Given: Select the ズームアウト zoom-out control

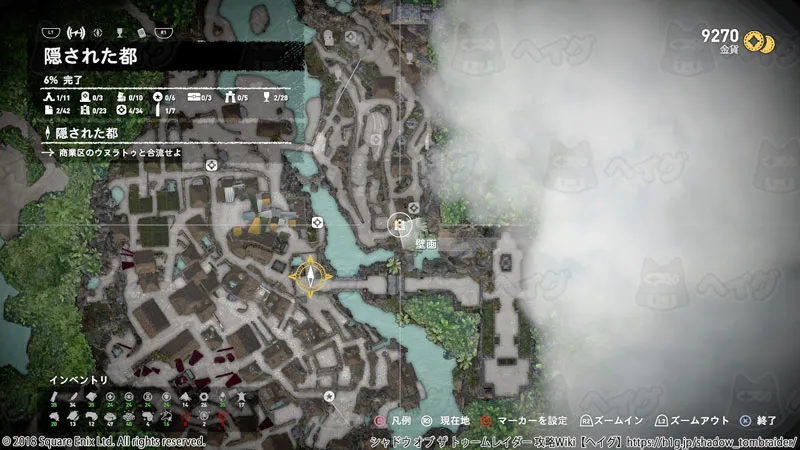Looking at the screenshot, I should (x=690, y=423).
